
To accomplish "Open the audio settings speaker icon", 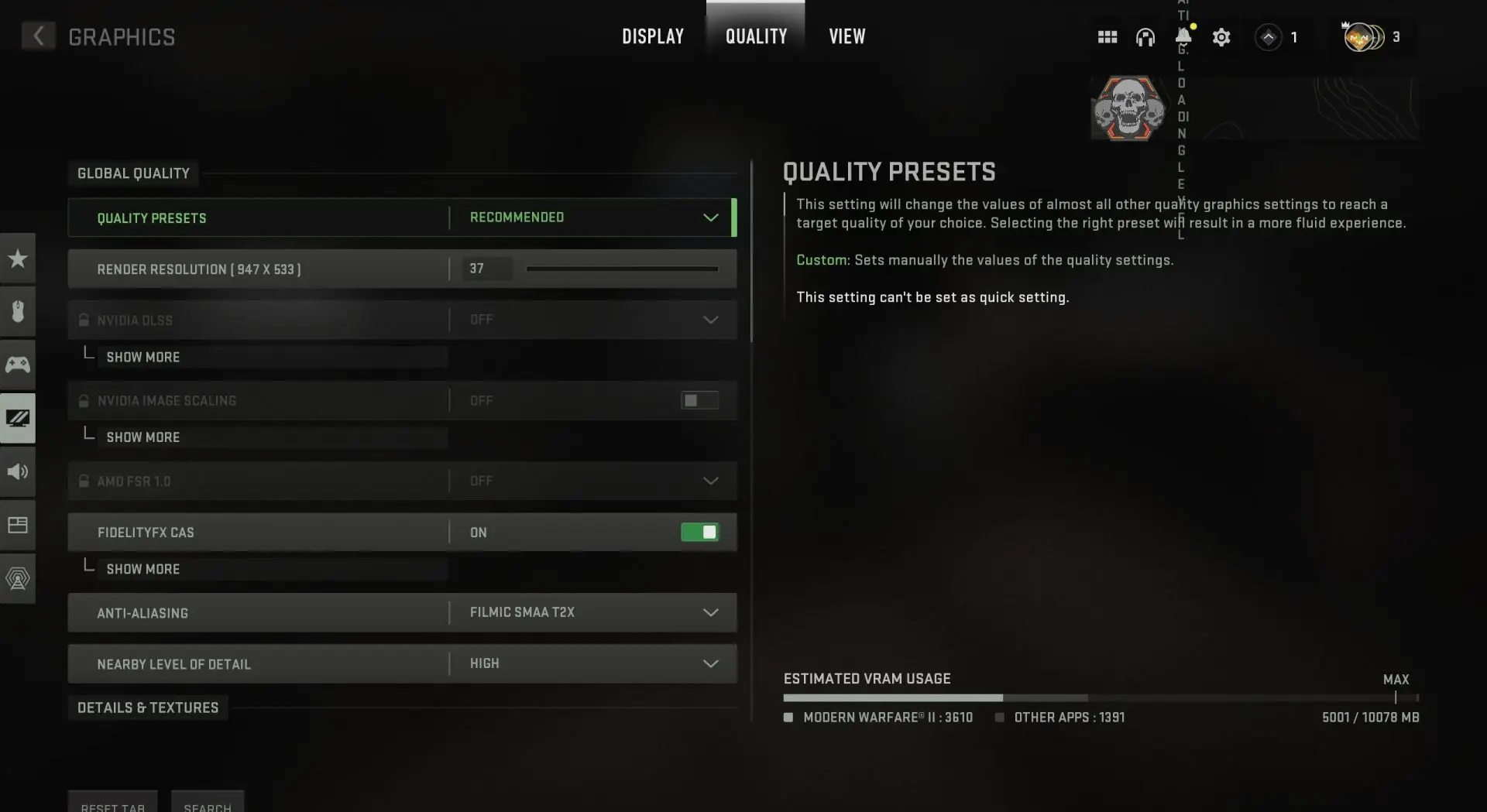I will (17, 471).
